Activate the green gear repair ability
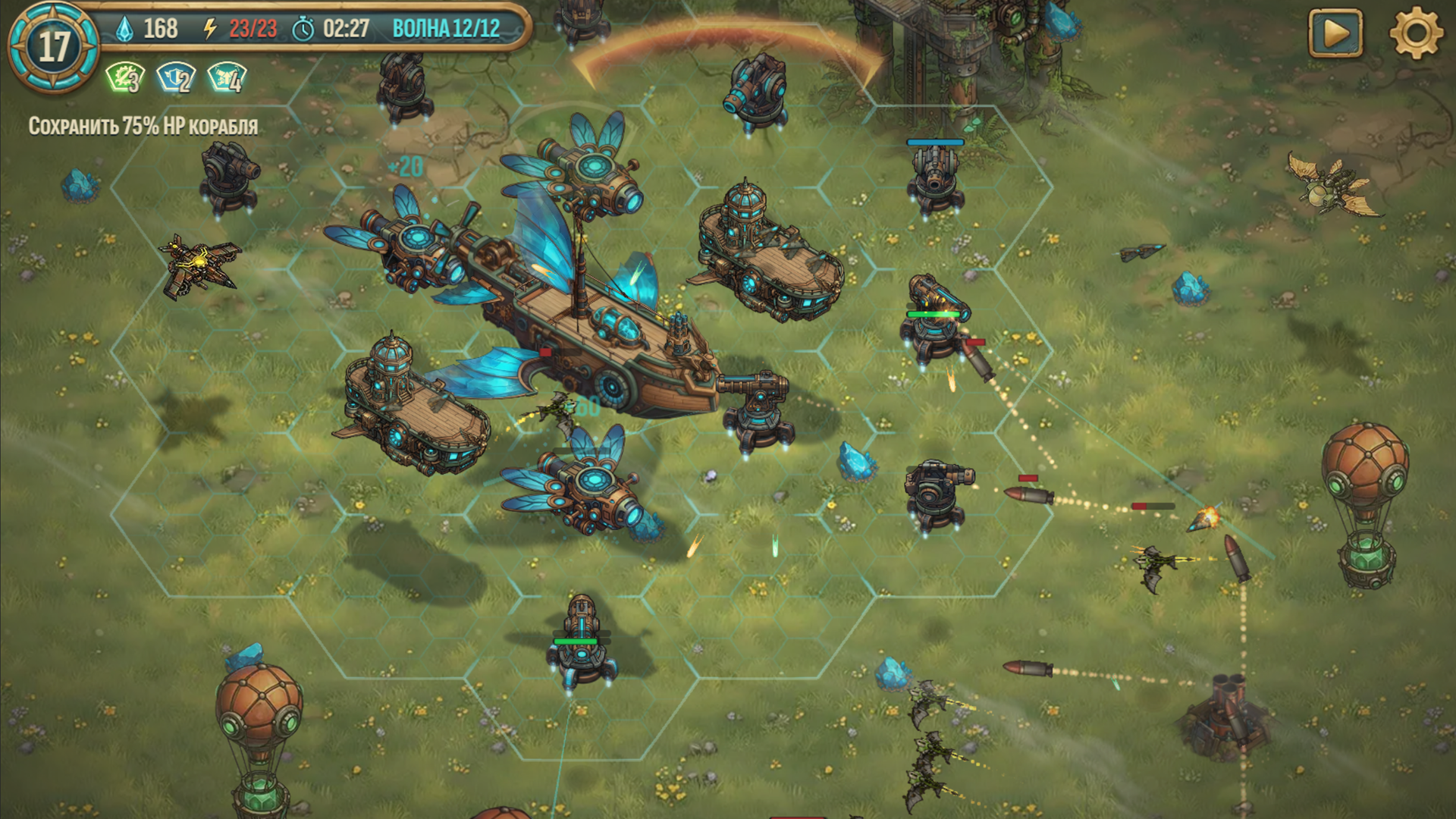1456x819 pixels. click(x=124, y=78)
